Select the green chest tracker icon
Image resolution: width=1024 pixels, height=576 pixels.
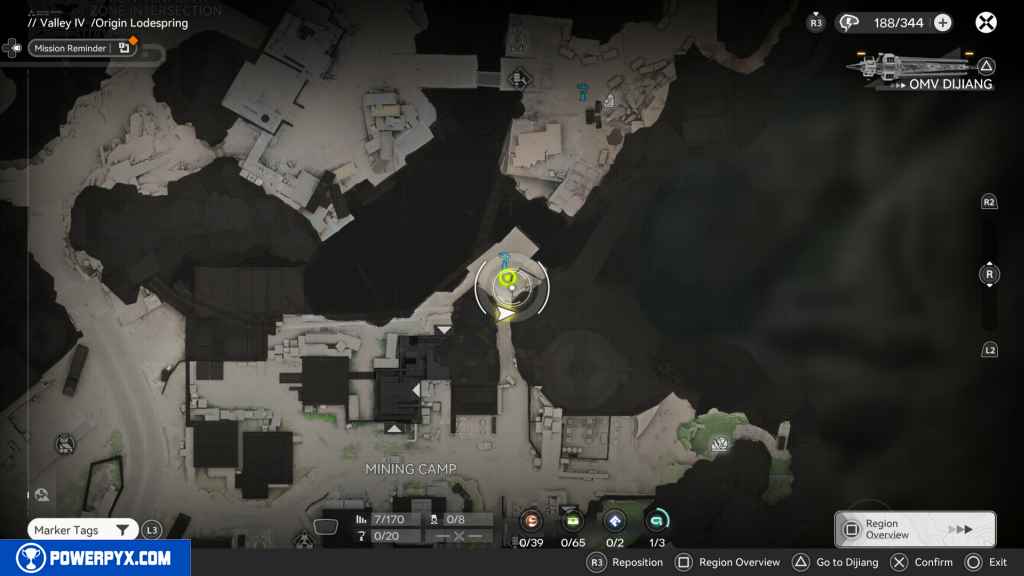(573, 520)
